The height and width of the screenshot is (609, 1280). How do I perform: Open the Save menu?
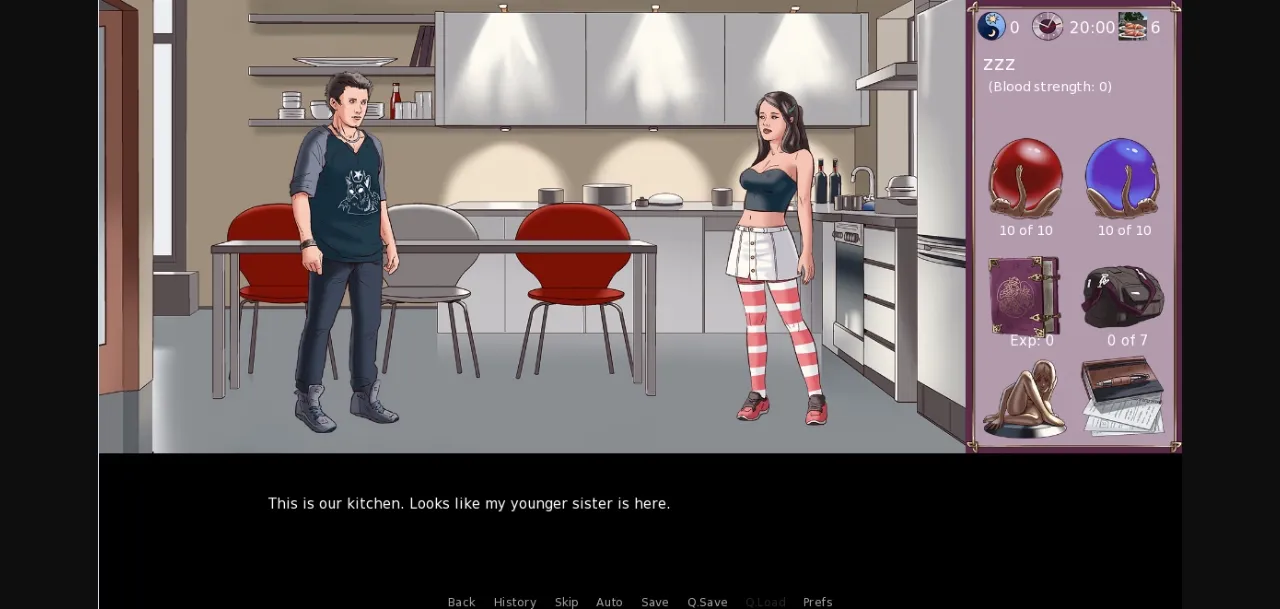coord(655,602)
